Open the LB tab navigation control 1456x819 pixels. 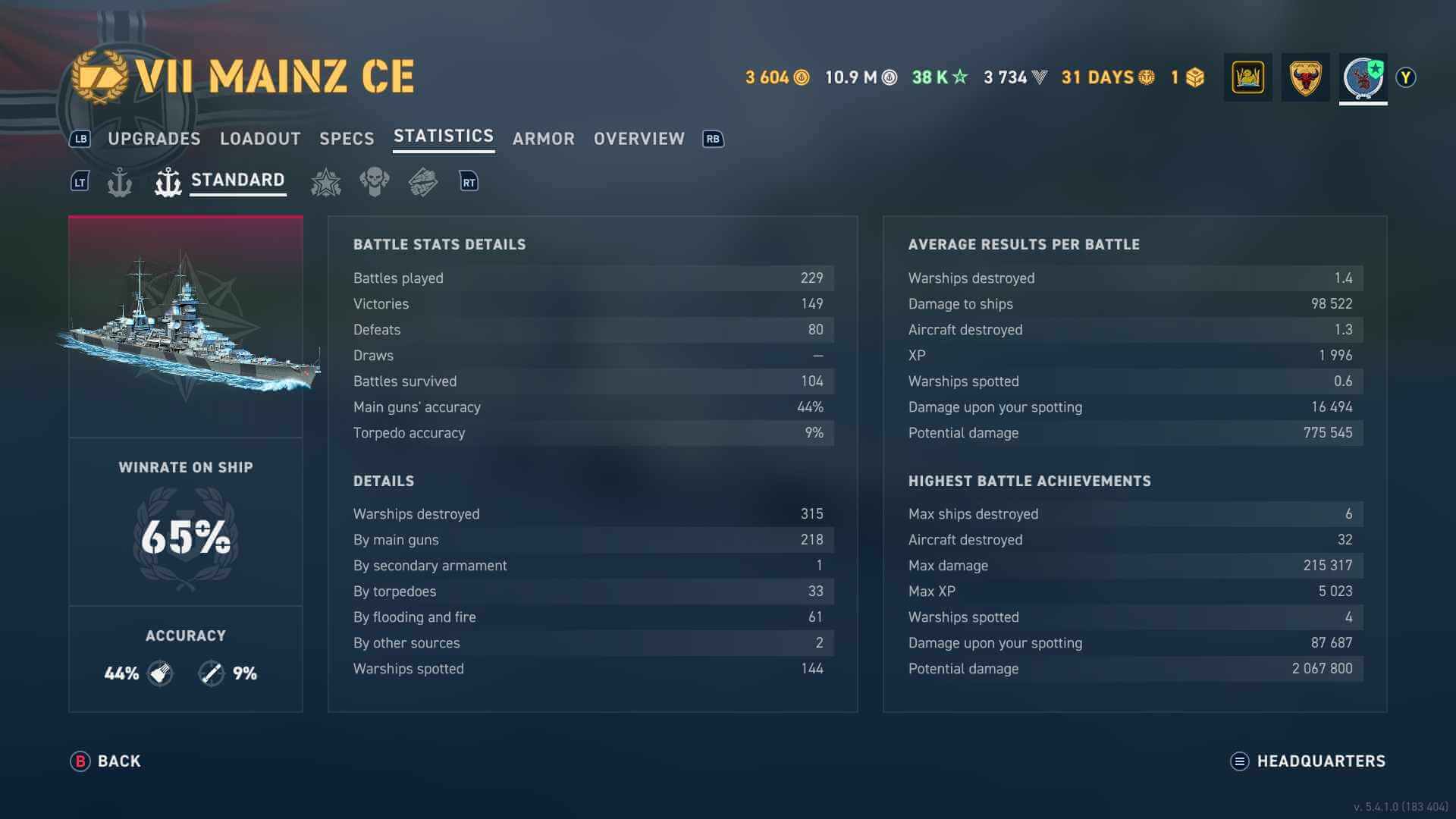[x=80, y=139]
